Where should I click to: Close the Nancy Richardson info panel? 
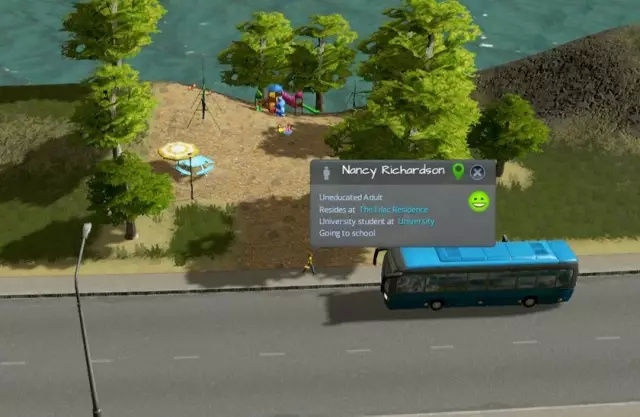click(x=478, y=172)
